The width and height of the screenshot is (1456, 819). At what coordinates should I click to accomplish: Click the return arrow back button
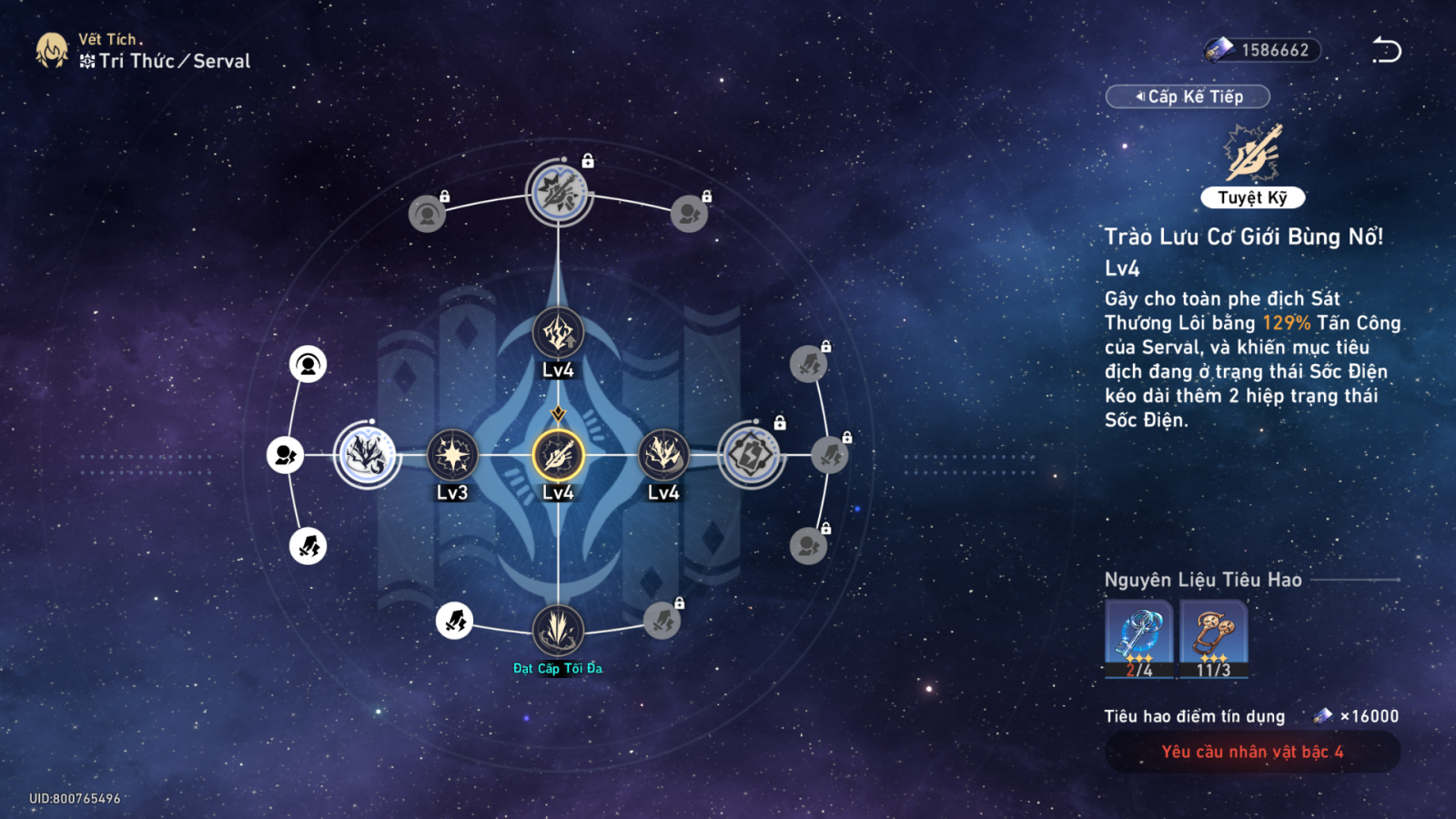pos(1386,50)
